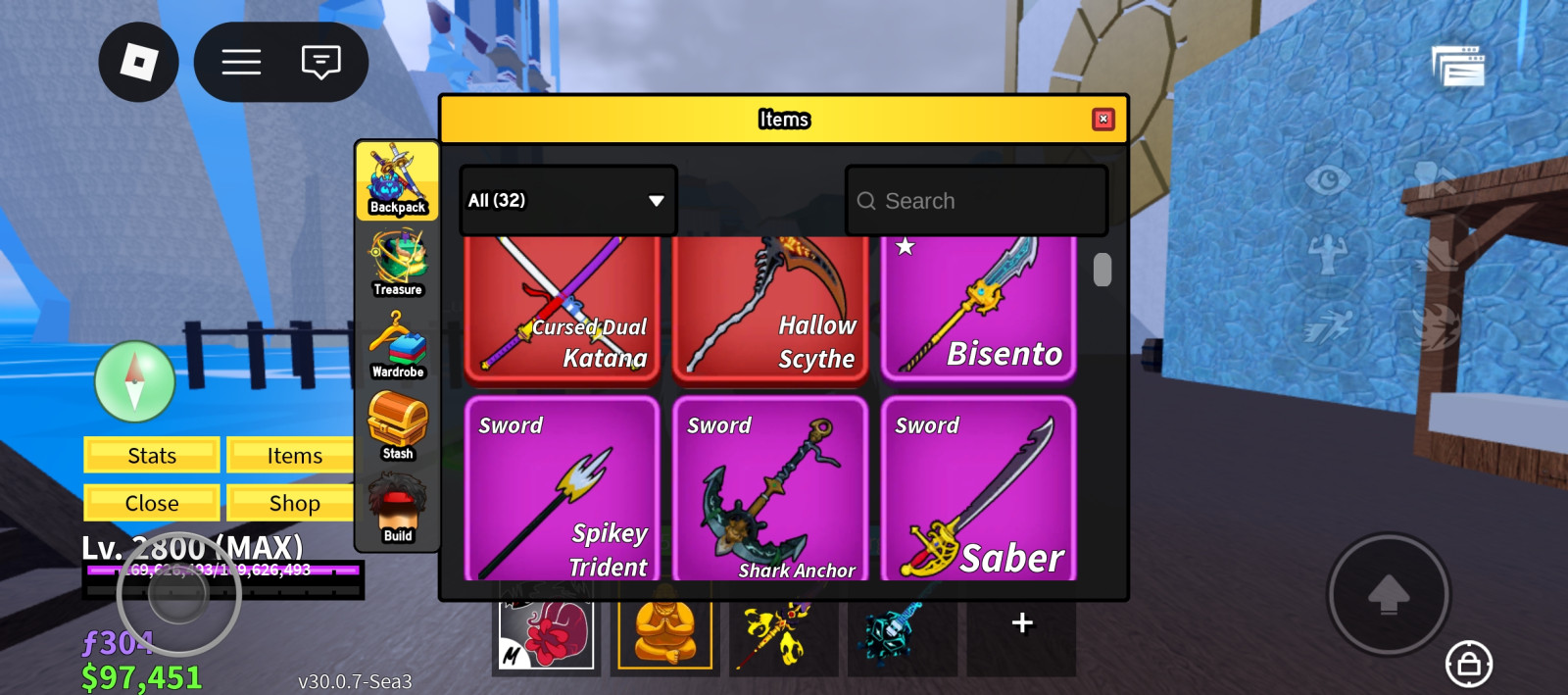Add a hotbar item with plus slot
Screen dimensions: 1568x695
click(1021, 623)
